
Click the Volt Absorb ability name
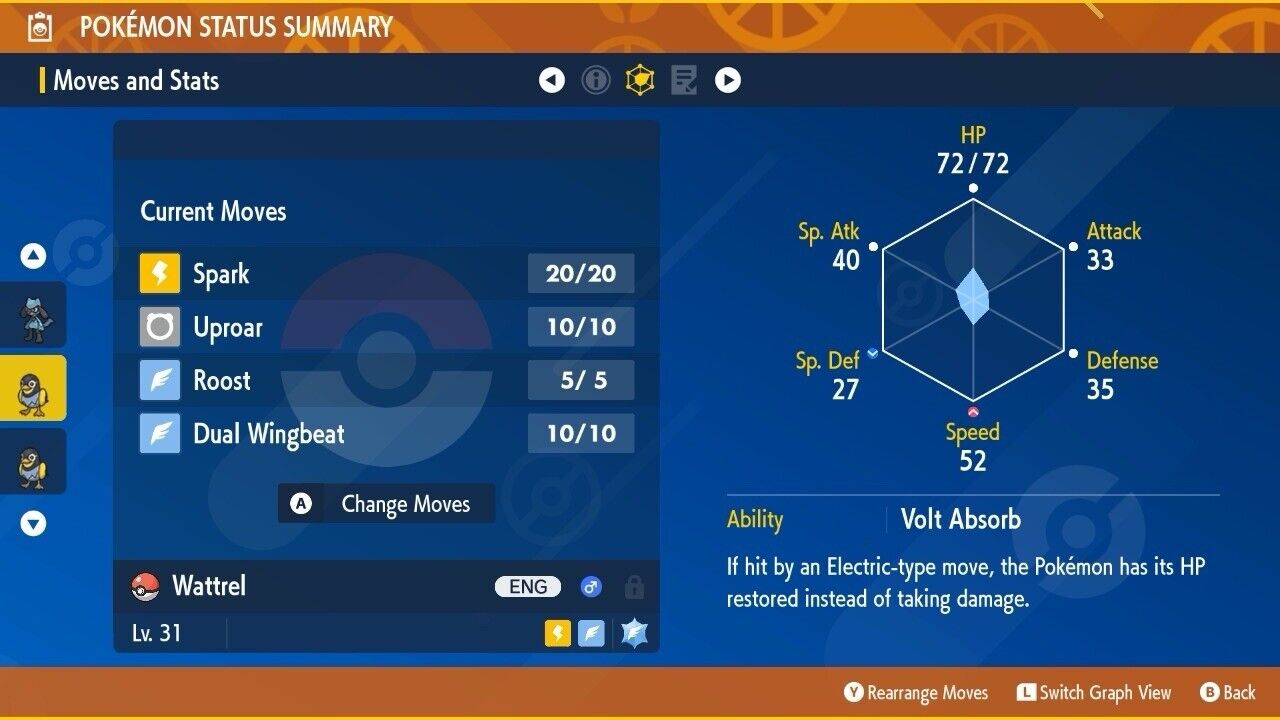(960, 519)
